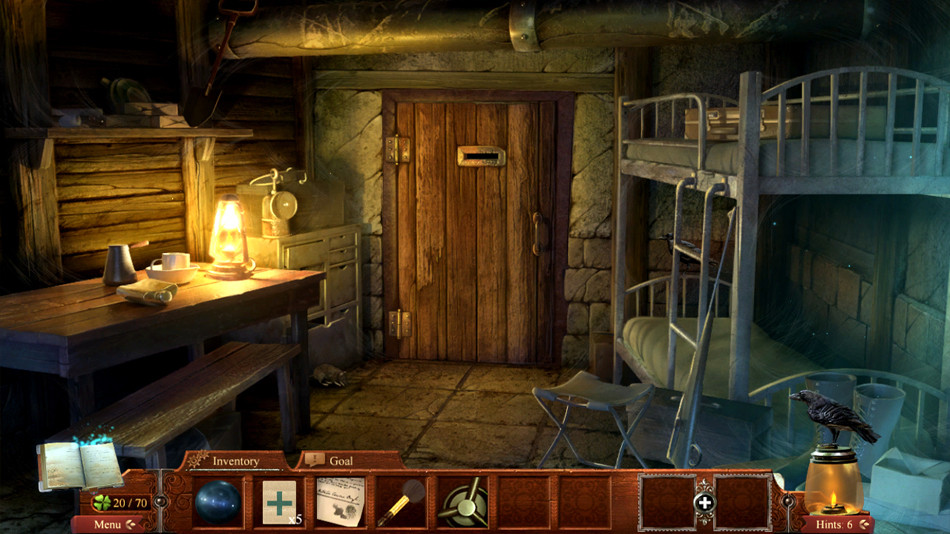The width and height of the screenshot is (950, 534).
Task: Open the Menu button
Action: coord(112,524)
